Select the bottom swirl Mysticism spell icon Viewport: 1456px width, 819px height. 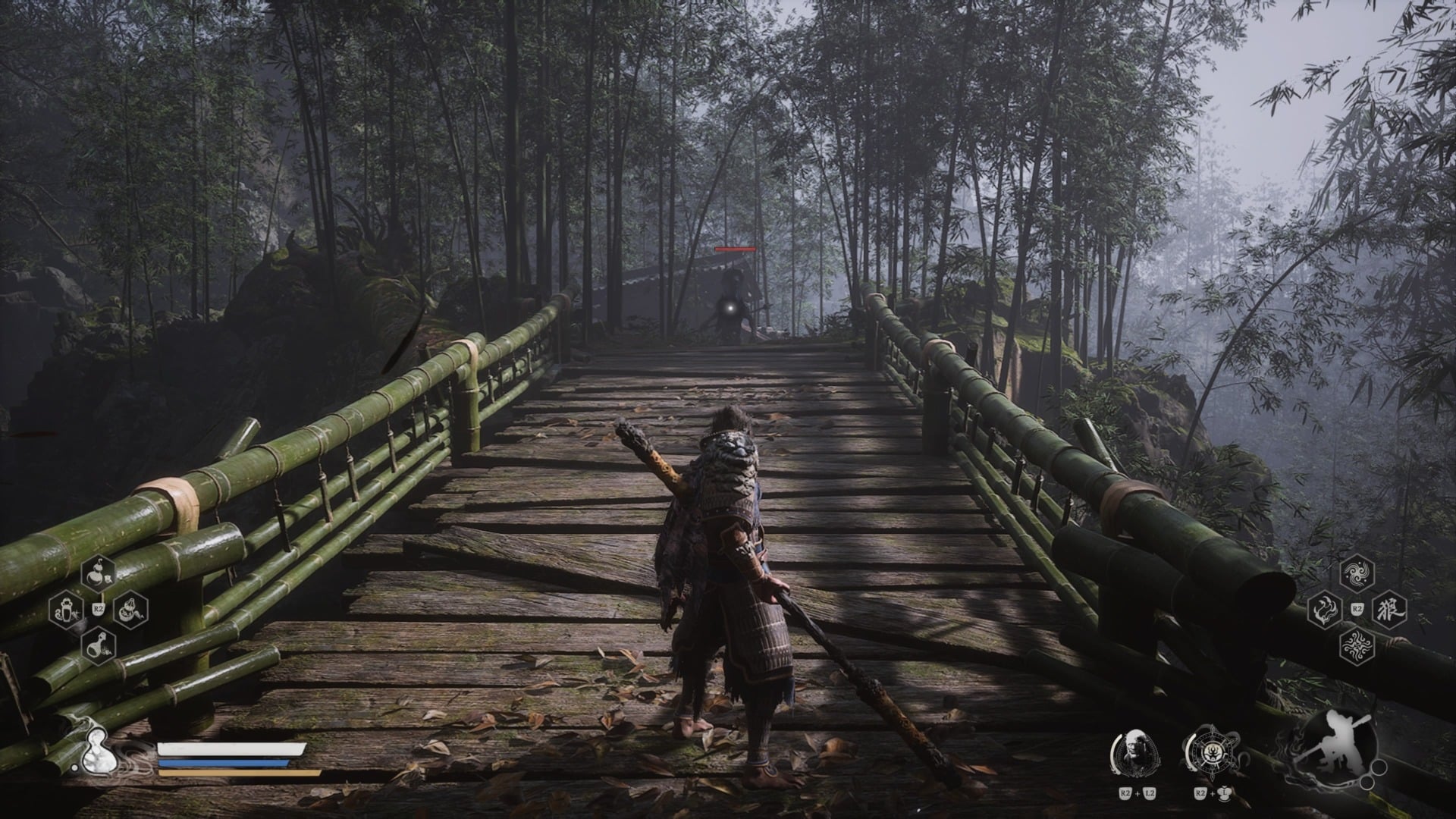pos(1357,646)
